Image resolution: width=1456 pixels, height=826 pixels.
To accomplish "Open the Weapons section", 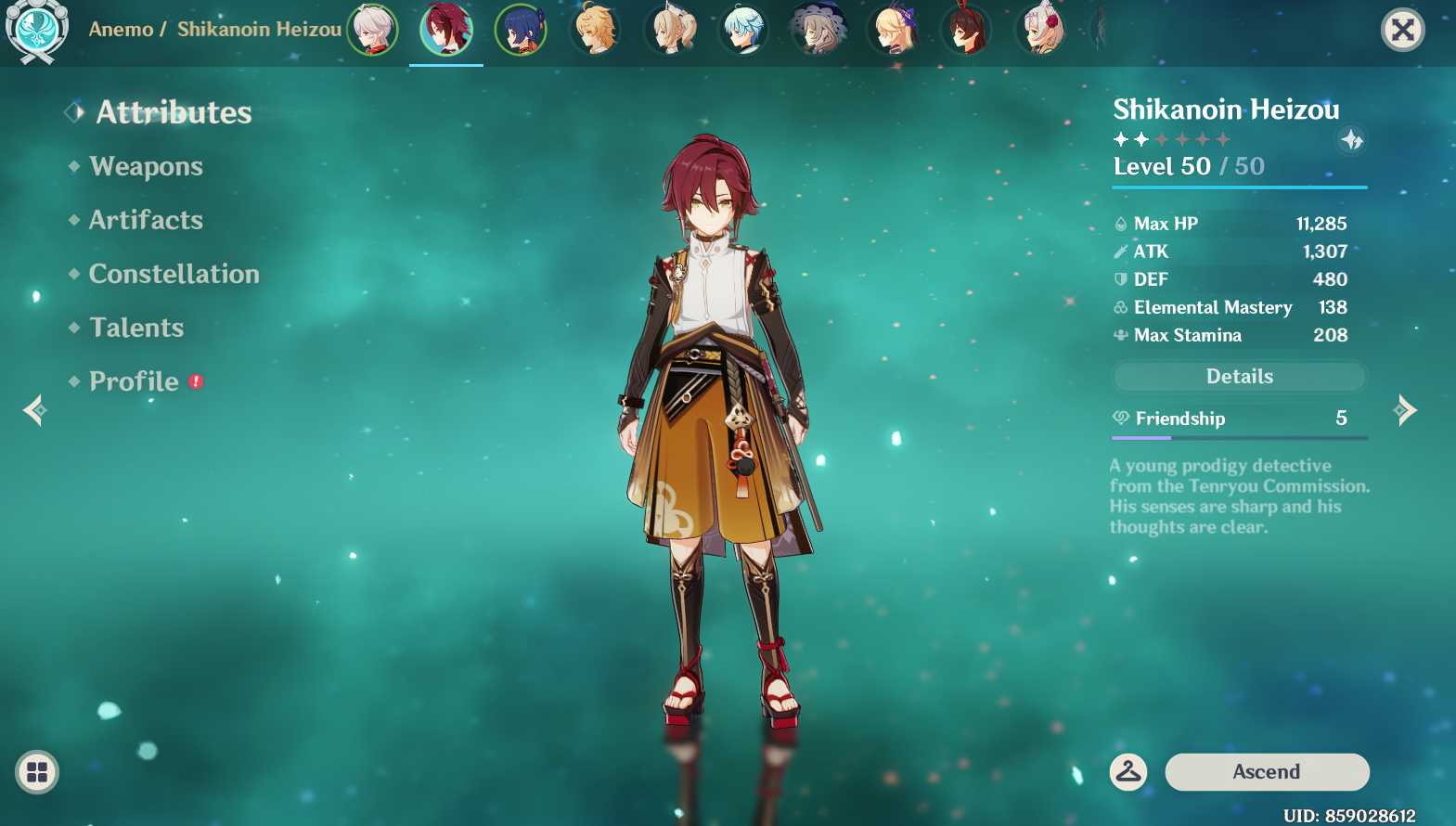I will pos(146,167).
